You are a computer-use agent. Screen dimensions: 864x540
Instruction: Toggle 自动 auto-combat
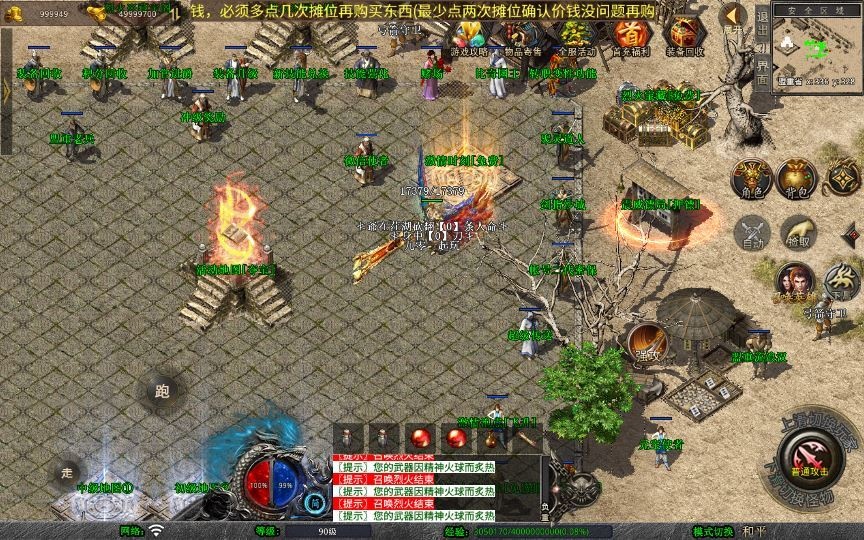[x=752, y=234]
